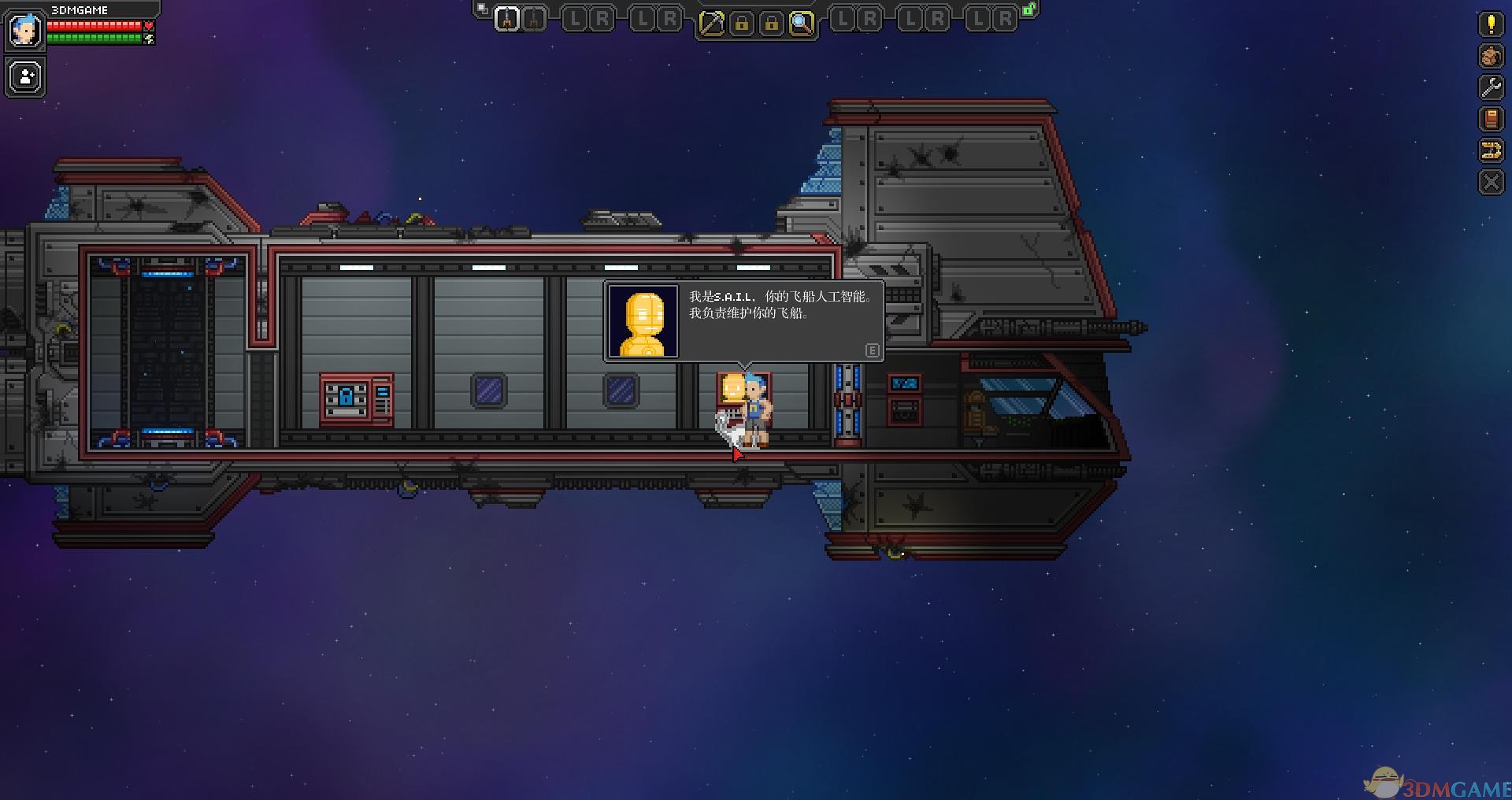Image resolution: width=1512 pixels, height=800 pixels.
Task: Click the S.A.I.L golden portrait in dialogue
Action: (643, 321)
